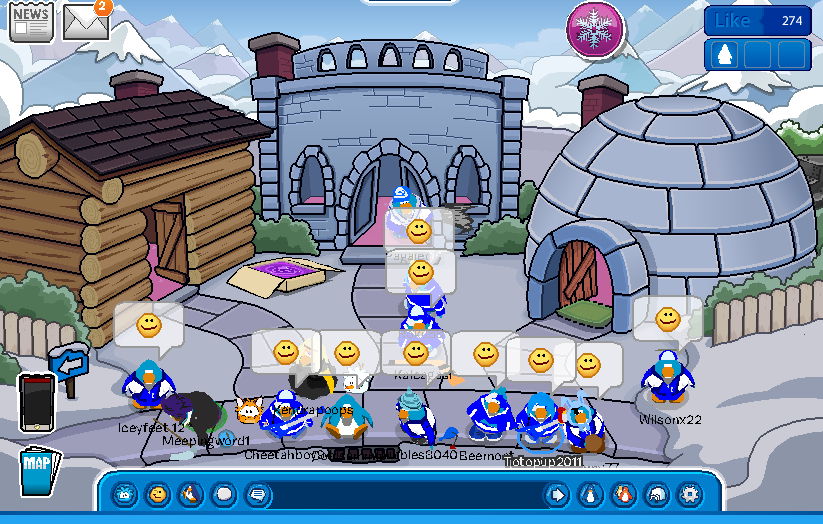Open the News newspaper
823x524 pixels.
pyautogui.click(x=30, y=21)
